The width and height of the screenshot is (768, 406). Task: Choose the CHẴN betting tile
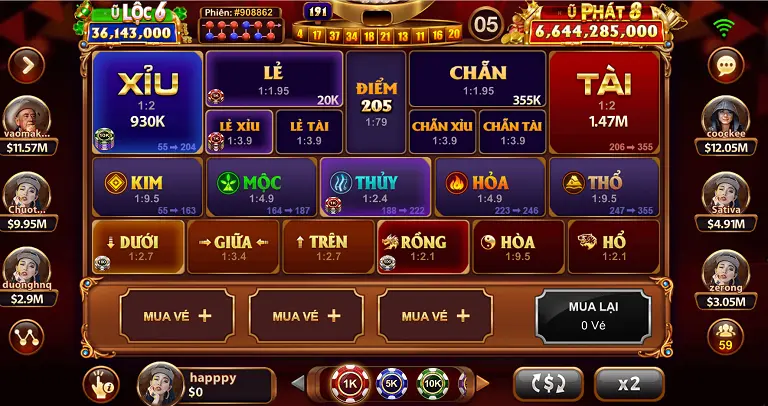click(x=477, y=78)
